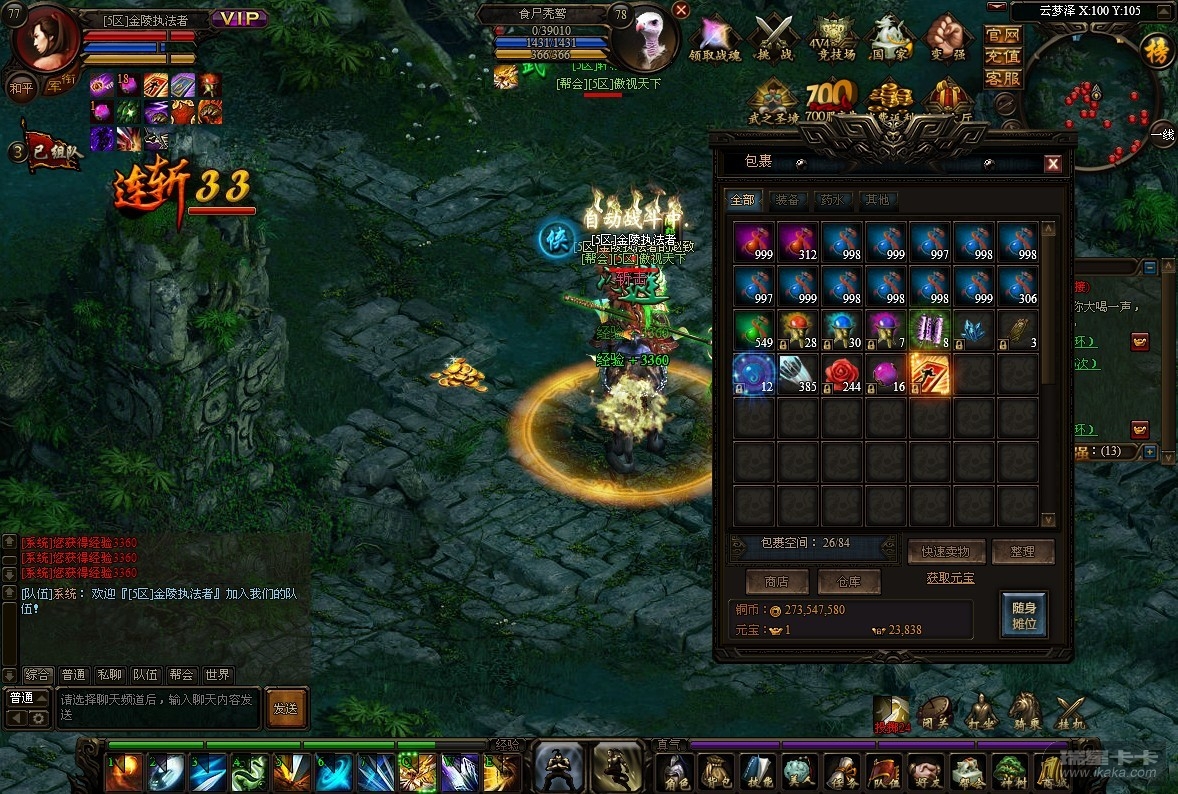Image resolution: width=1178 pixels, height=794 pixels.
Task: Open the 4V4 竞技场 arena icon
Action: point(835,39)
